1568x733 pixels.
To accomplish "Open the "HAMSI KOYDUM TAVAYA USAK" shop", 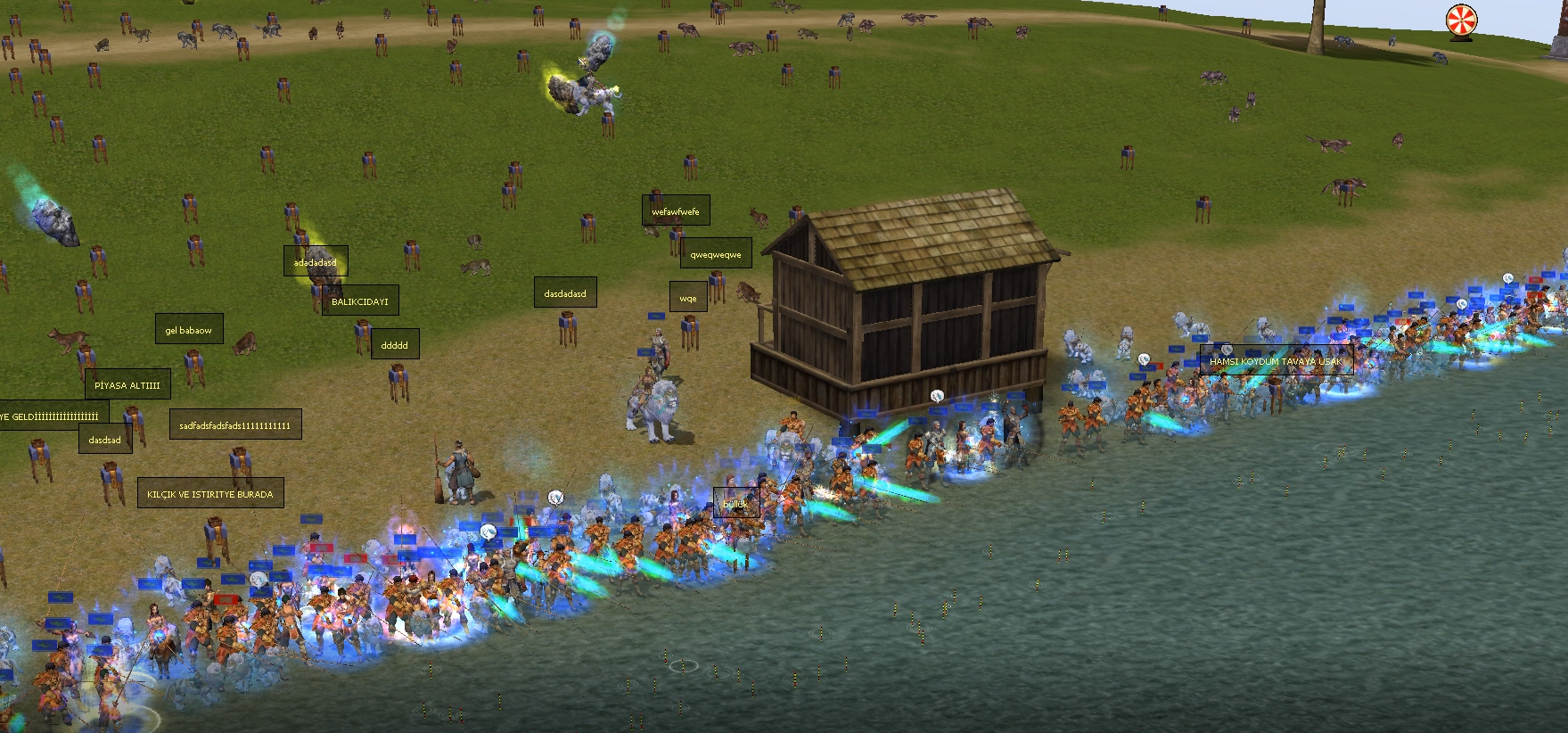I will [1276, 361].
